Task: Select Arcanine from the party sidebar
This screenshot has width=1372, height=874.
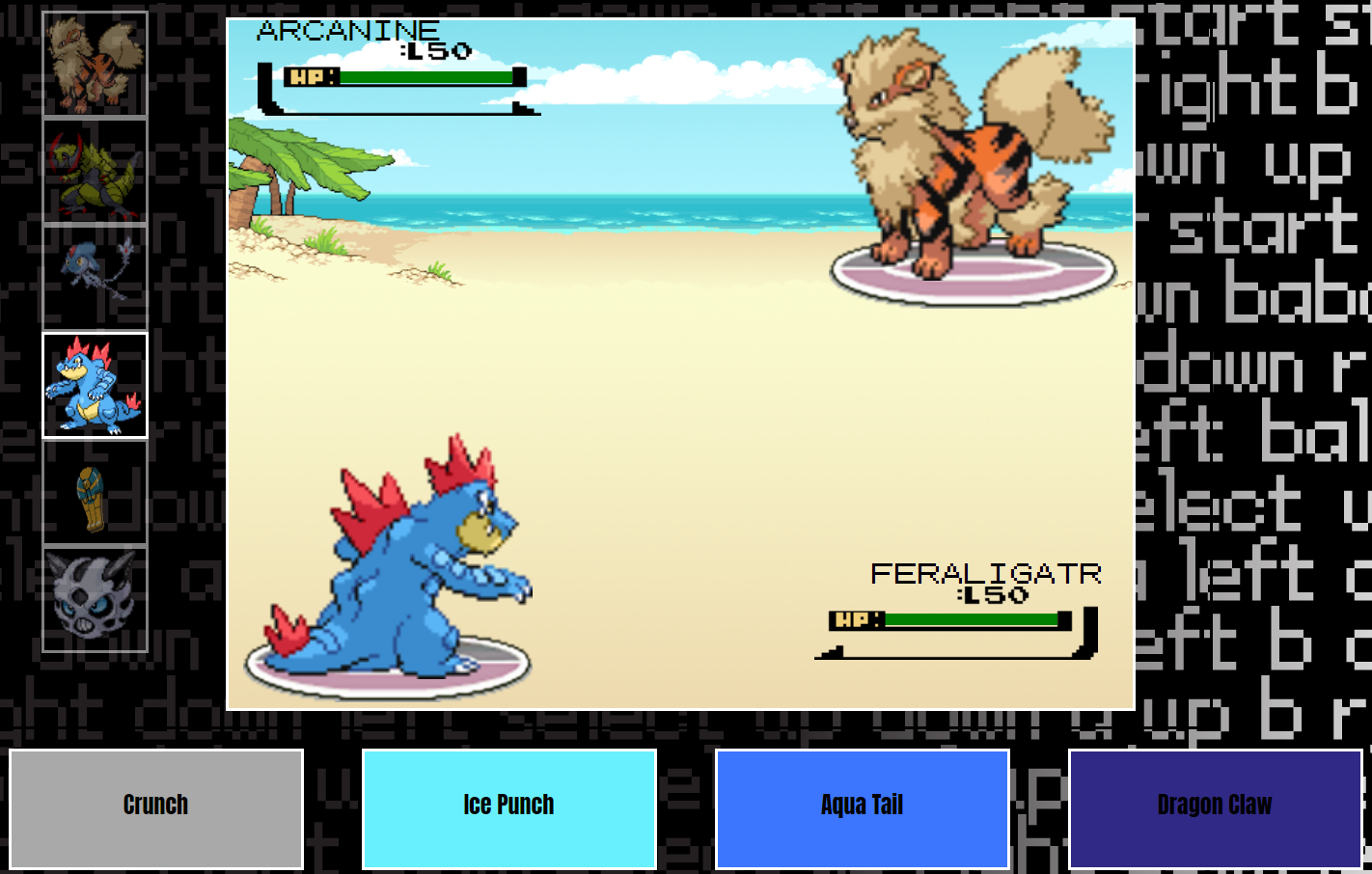Action: 94,61
